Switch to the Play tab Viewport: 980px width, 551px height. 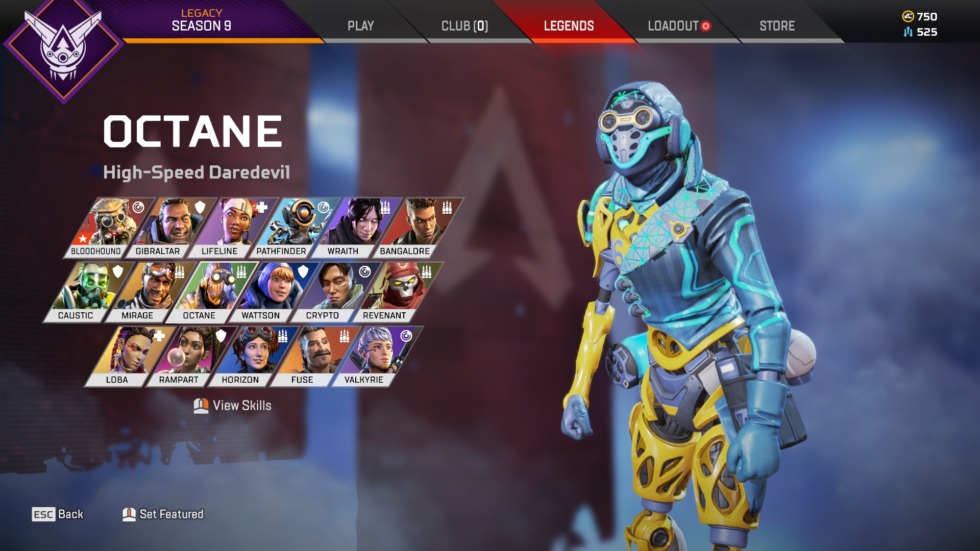coord(360,26)
